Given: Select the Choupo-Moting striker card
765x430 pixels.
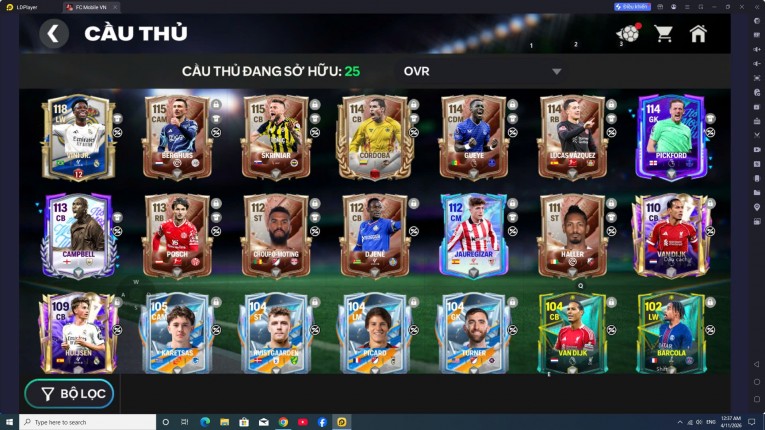Looking at the screenshot, I should tap(275, 236).
